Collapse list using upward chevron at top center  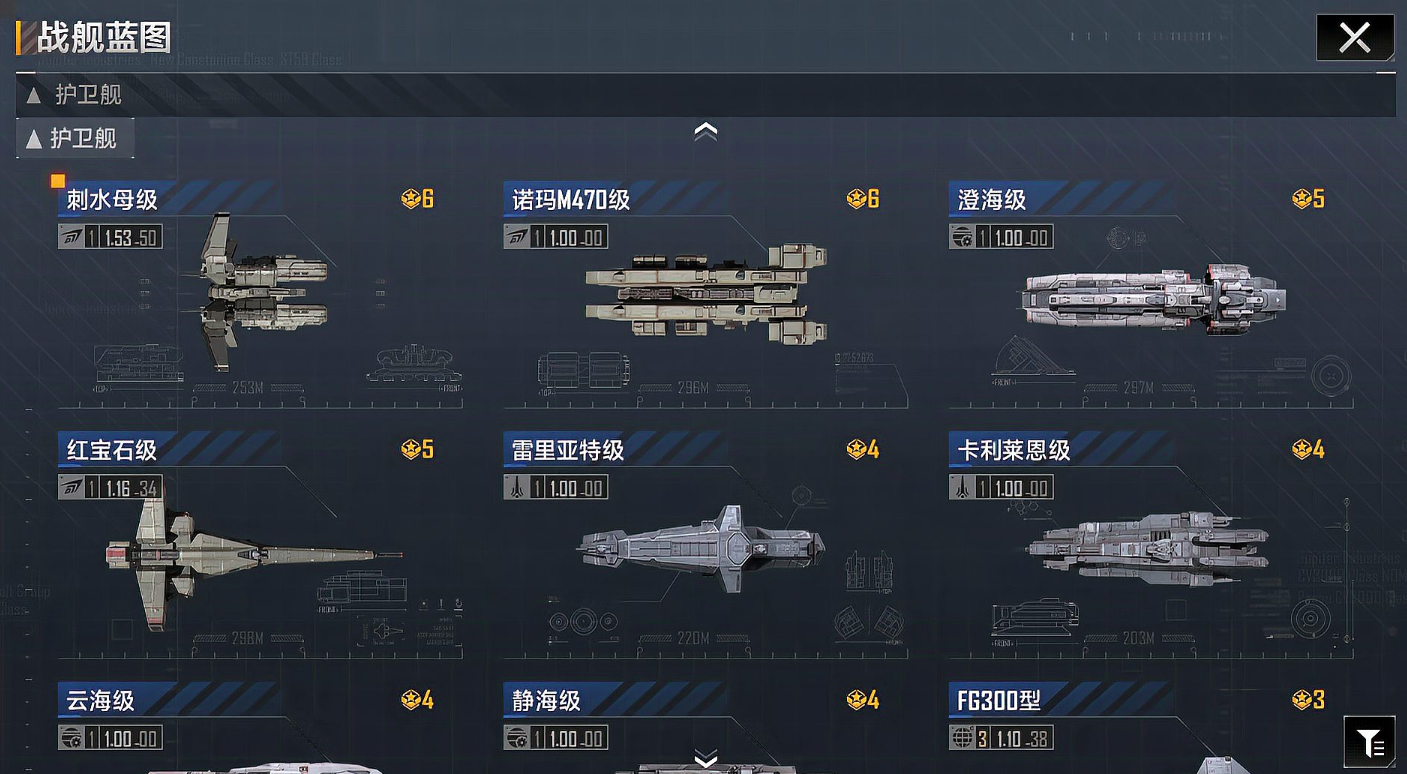point(706,129)
